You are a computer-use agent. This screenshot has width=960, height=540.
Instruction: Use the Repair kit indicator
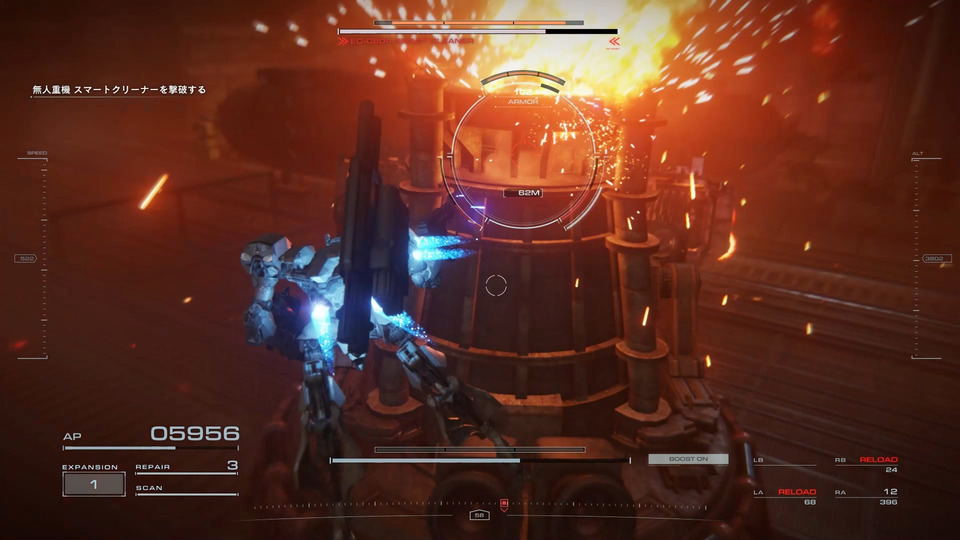(x=187, y=467)
